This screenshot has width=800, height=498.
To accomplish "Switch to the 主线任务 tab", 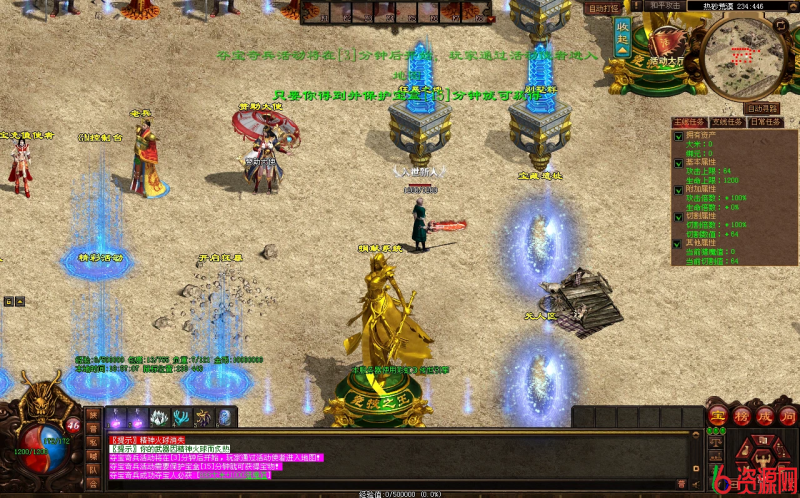I will pos(688,121).
